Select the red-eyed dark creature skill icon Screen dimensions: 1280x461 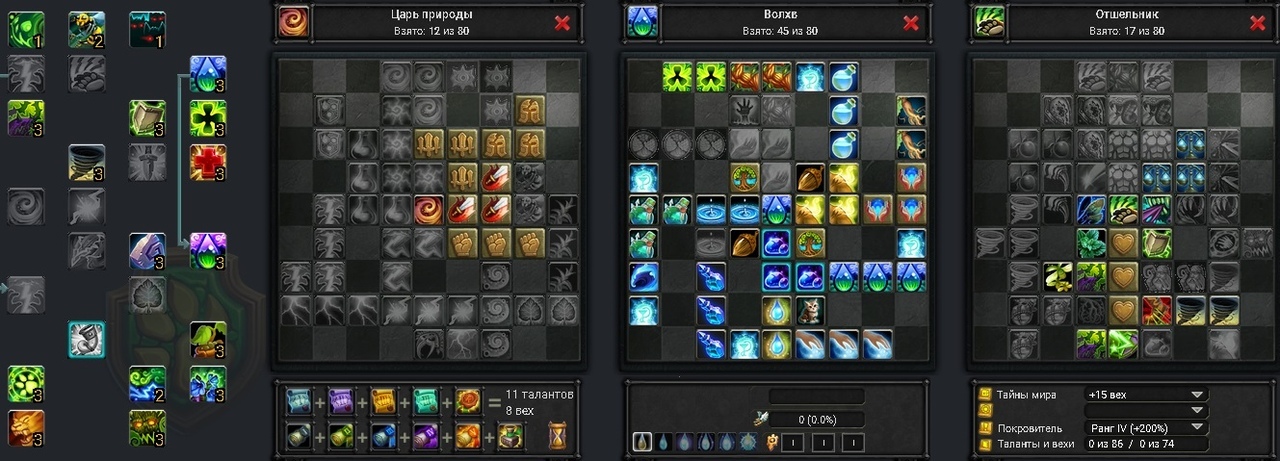[x=147, y=29]
